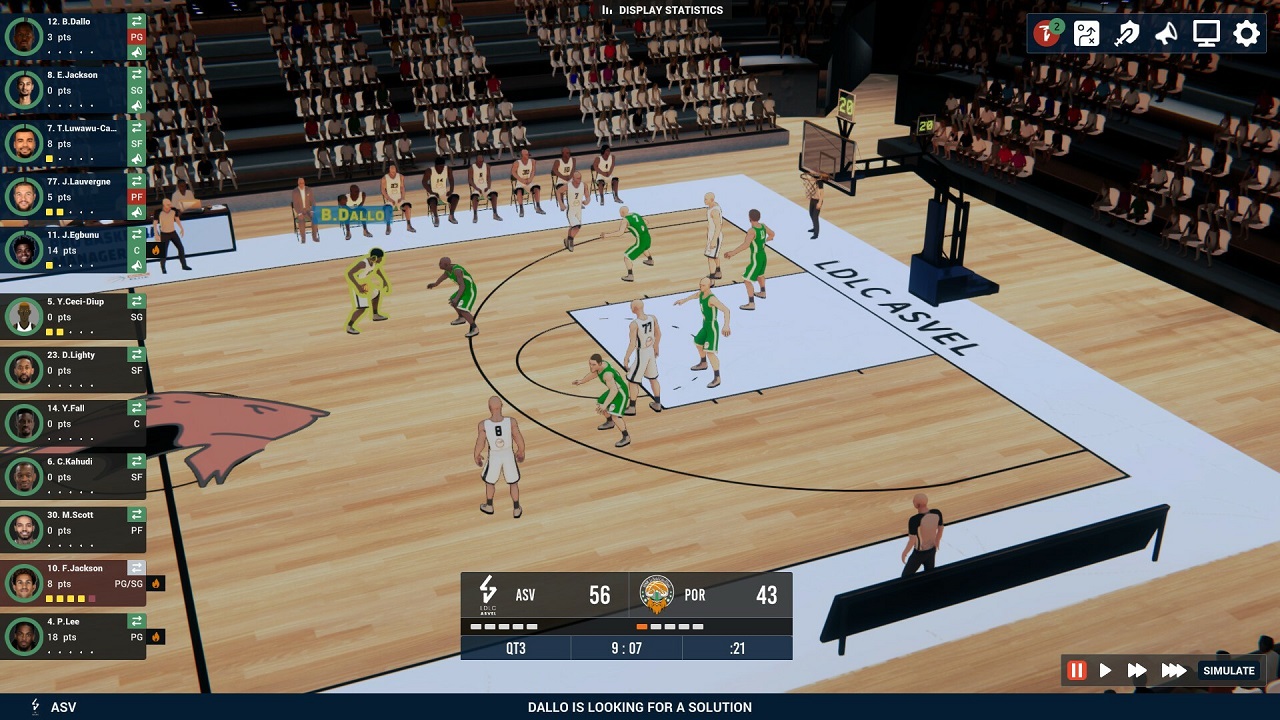Open the tactics playbook icon
This screenshot has height=720, width=1280.
(x=1086, y=33)
